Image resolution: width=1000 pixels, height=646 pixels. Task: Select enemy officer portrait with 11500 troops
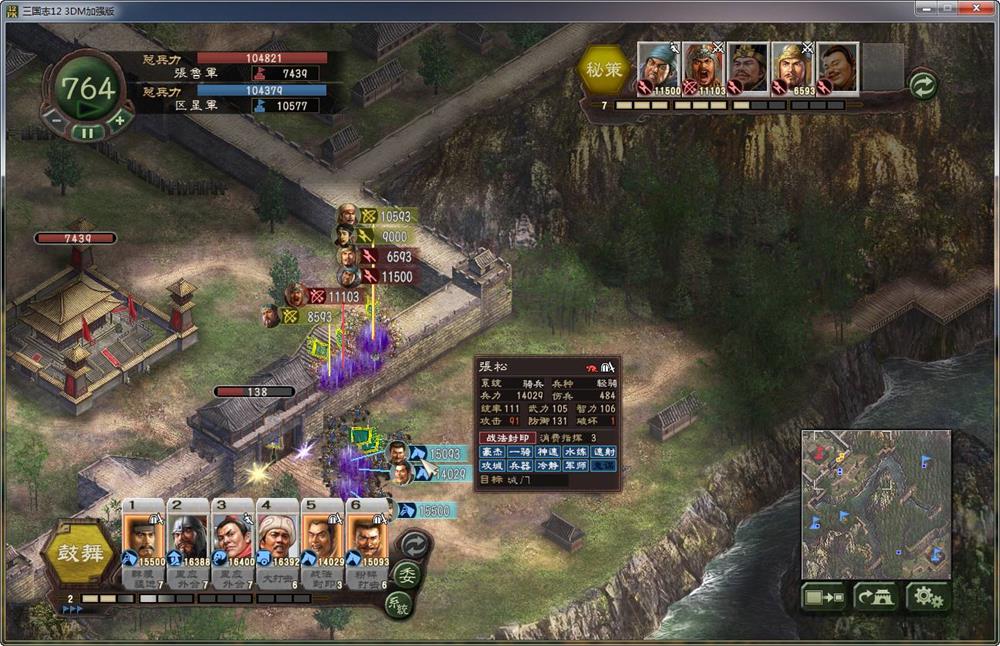[658, 68]
